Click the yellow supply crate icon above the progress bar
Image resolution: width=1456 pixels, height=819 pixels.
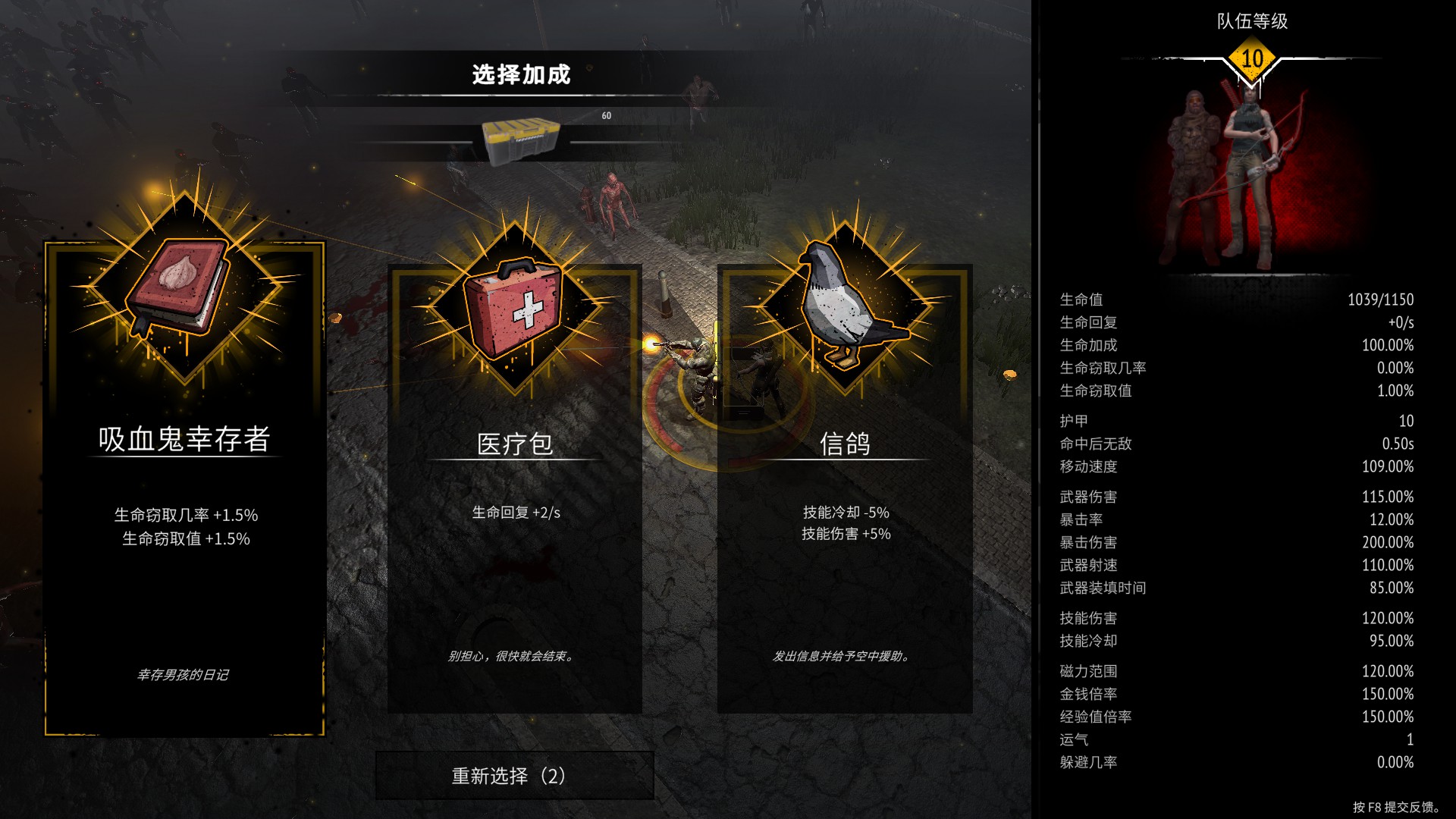[x=520, y=138]
